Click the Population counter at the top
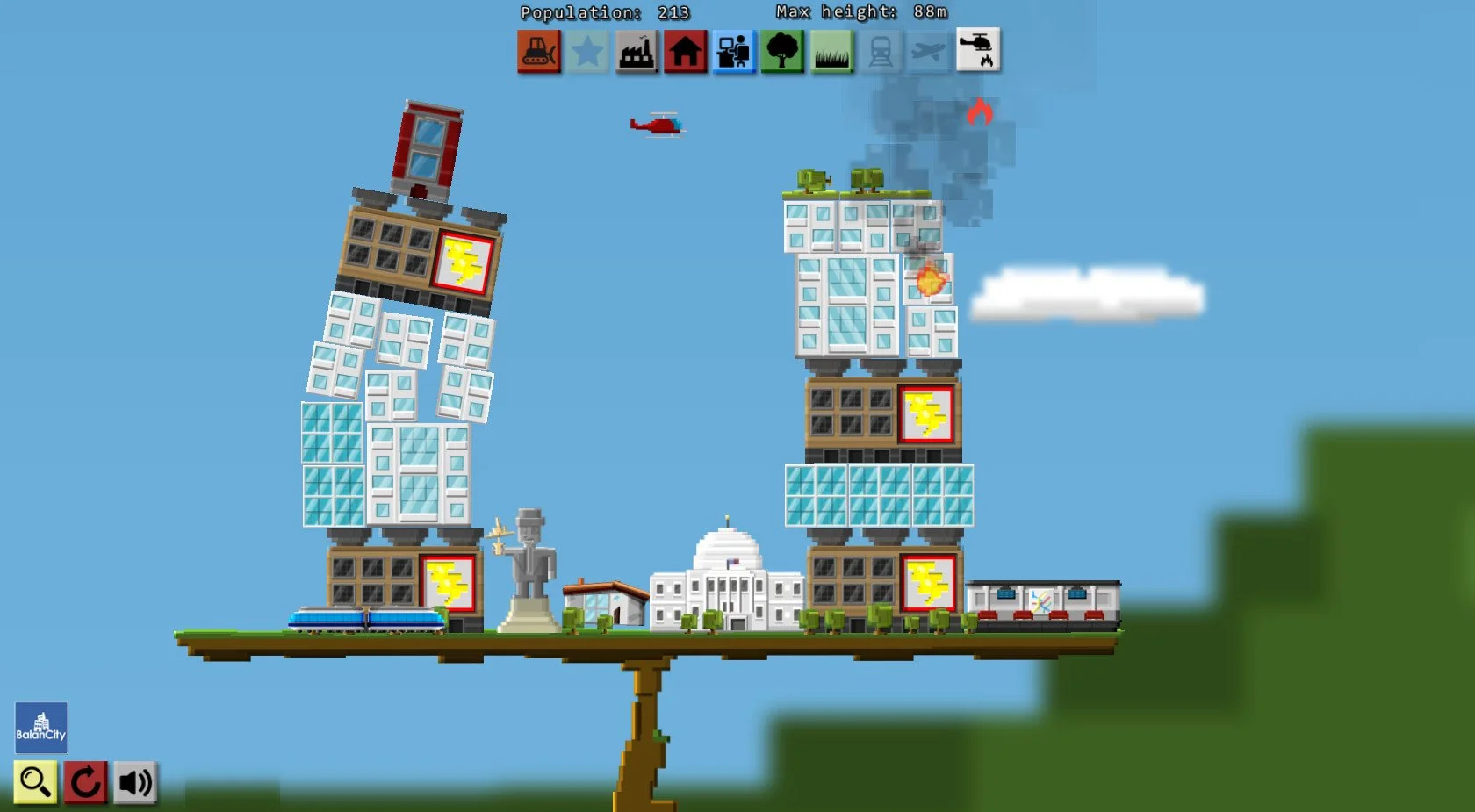 coord(604,12)
